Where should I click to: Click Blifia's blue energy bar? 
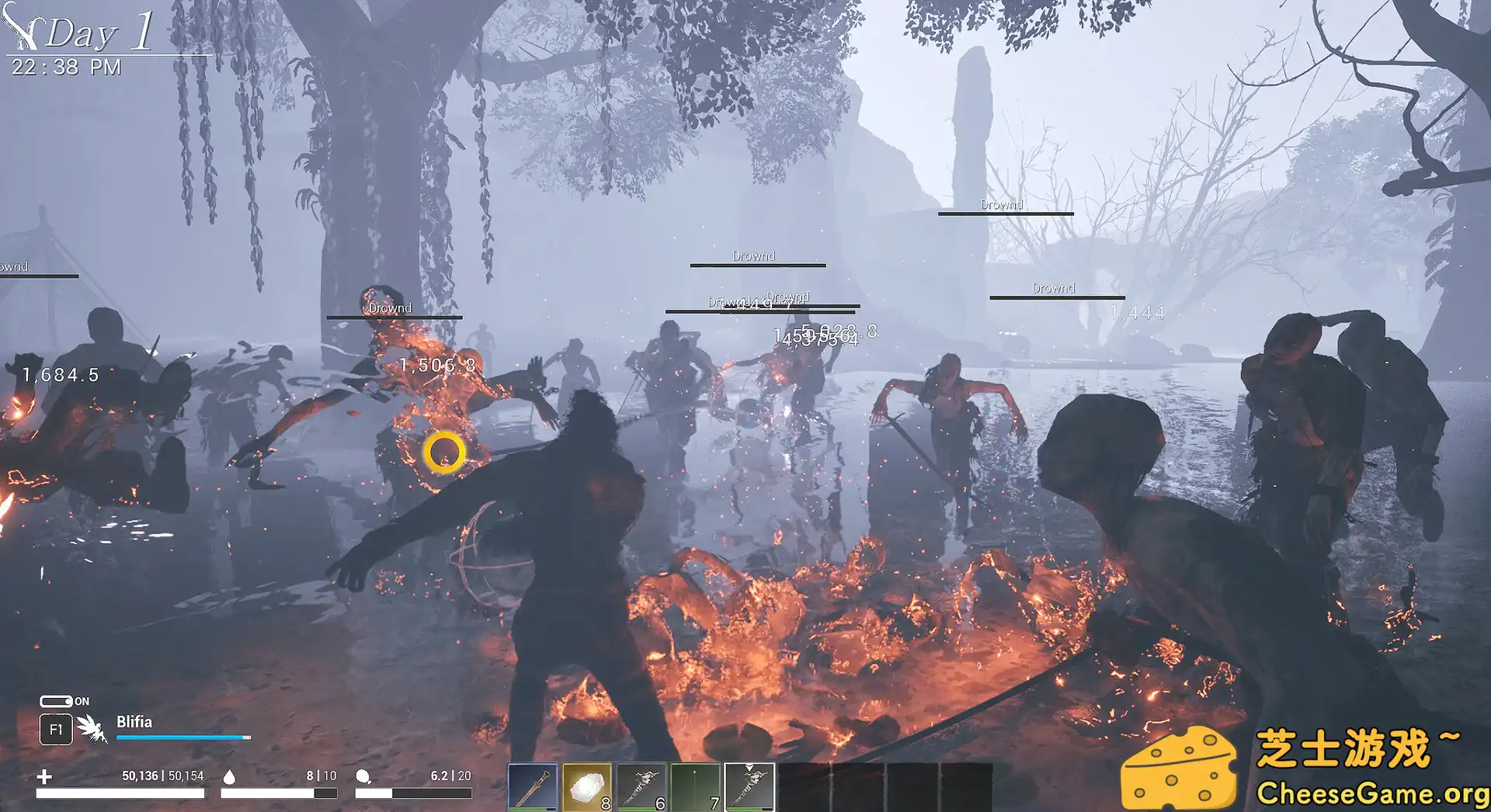pos(183,737)
